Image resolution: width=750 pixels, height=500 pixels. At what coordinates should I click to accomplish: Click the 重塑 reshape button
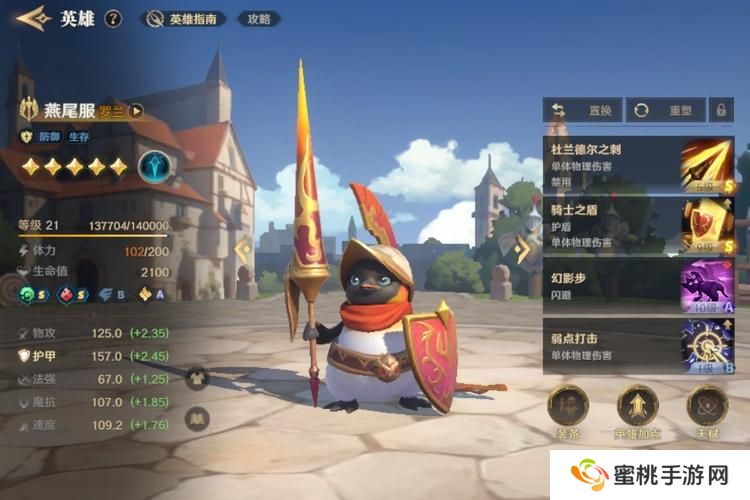tap(663, 110)
